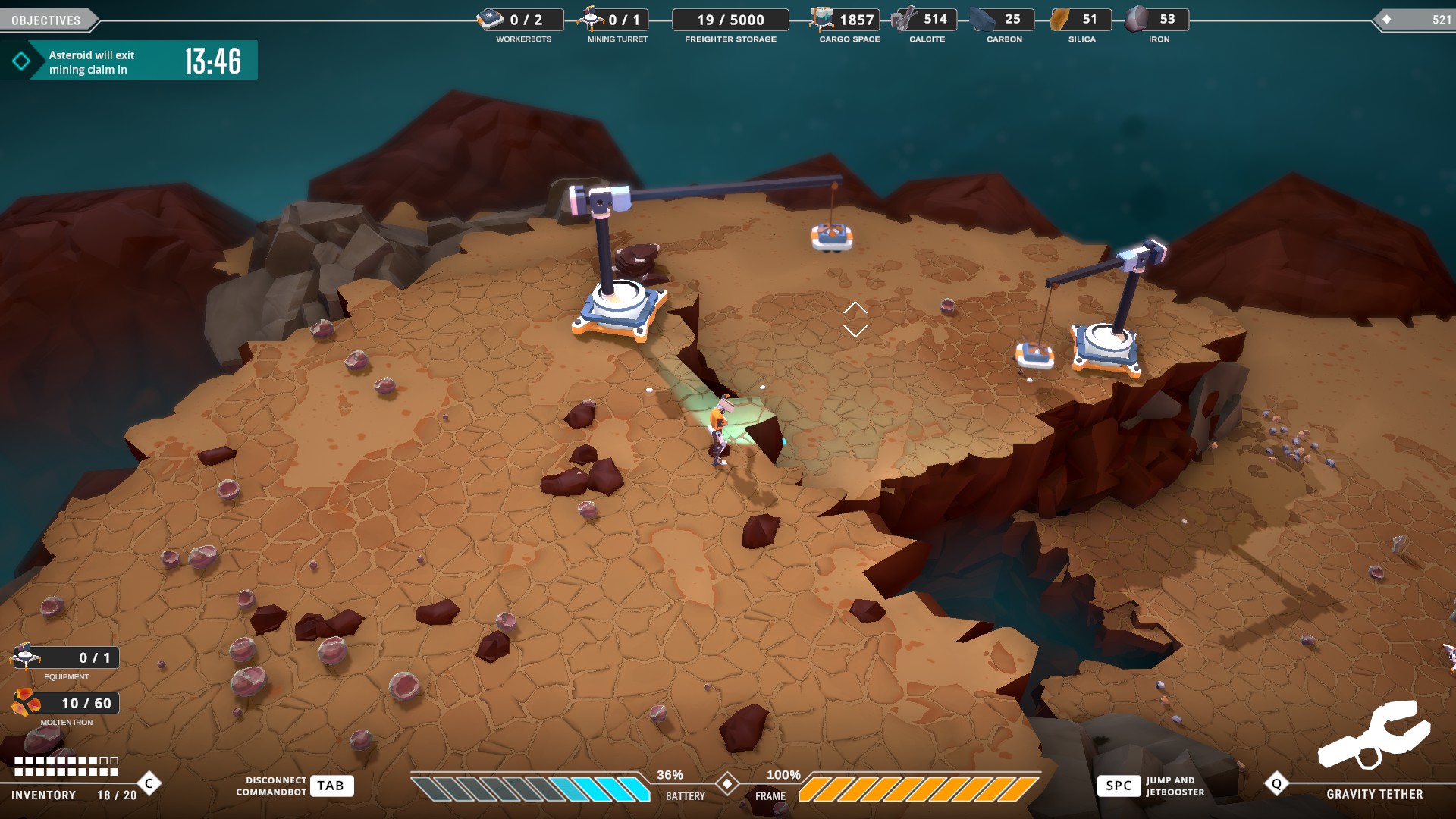This screenshot has width=1456, height=819.
Task: Select the Mining Turret icon
Action: [591, 18]
